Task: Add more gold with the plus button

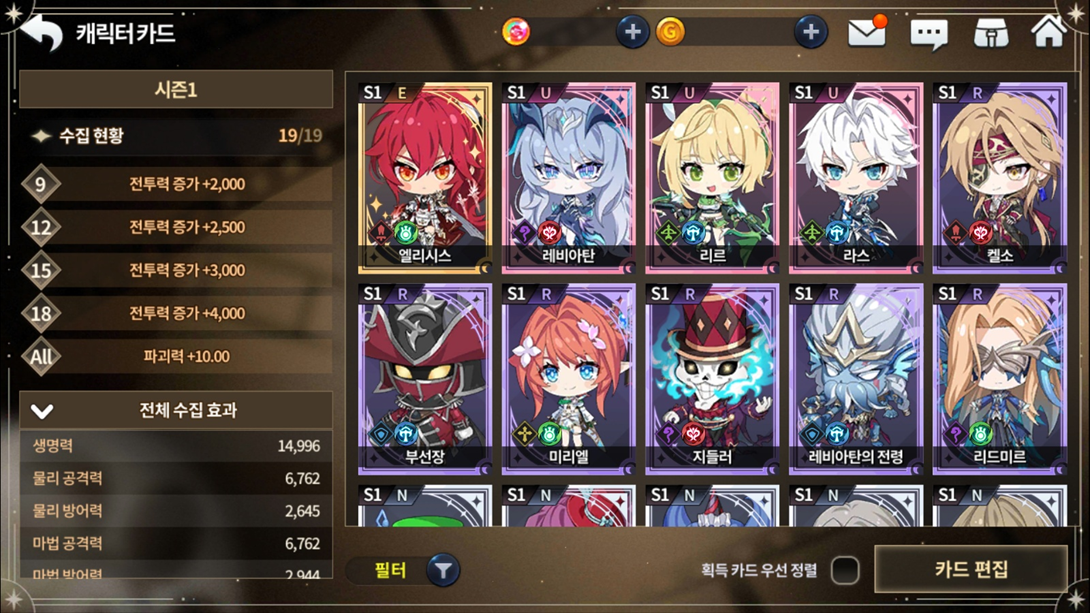Action: coord(810,32)
